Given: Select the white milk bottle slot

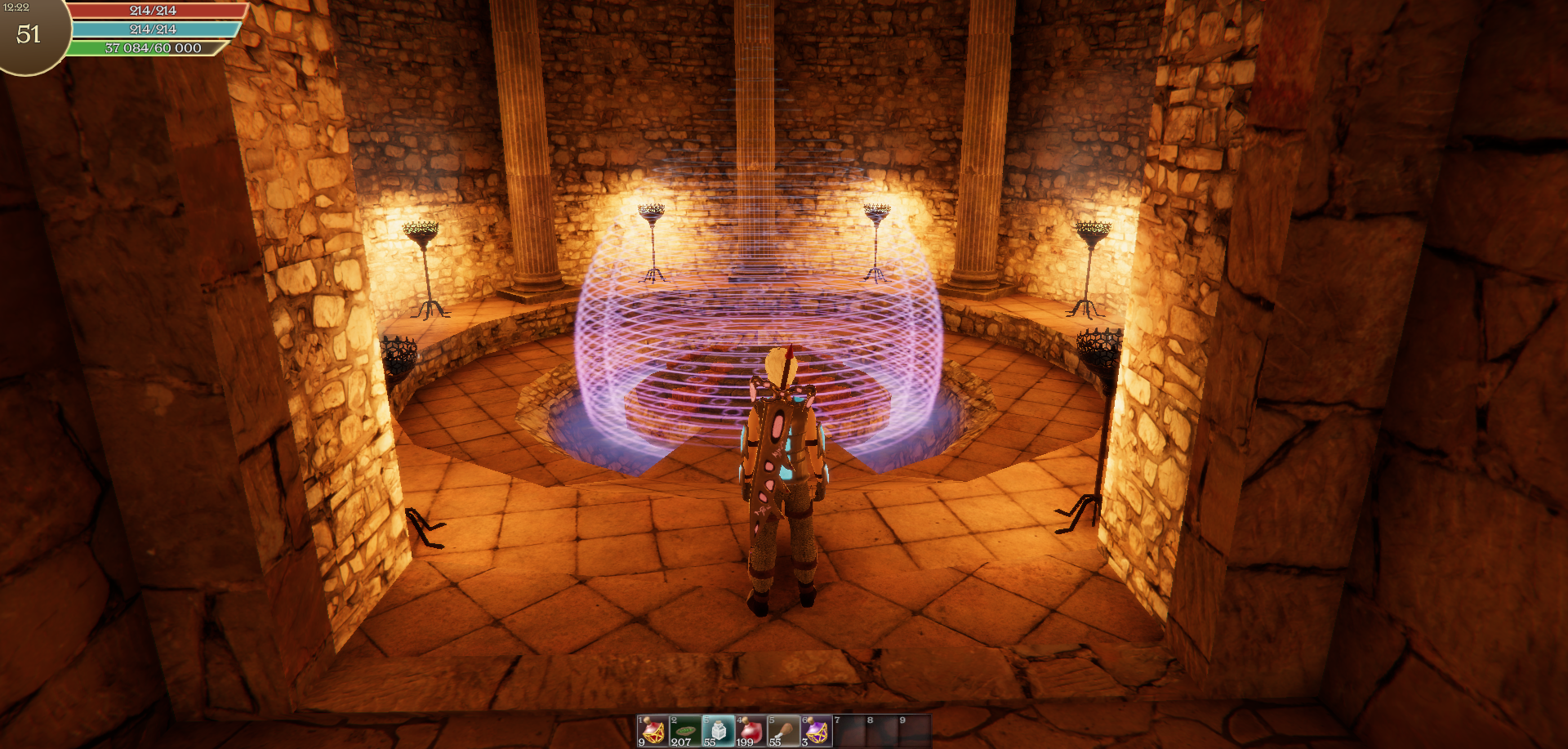Looking at the screenshot, I should [x=718, y=730].
